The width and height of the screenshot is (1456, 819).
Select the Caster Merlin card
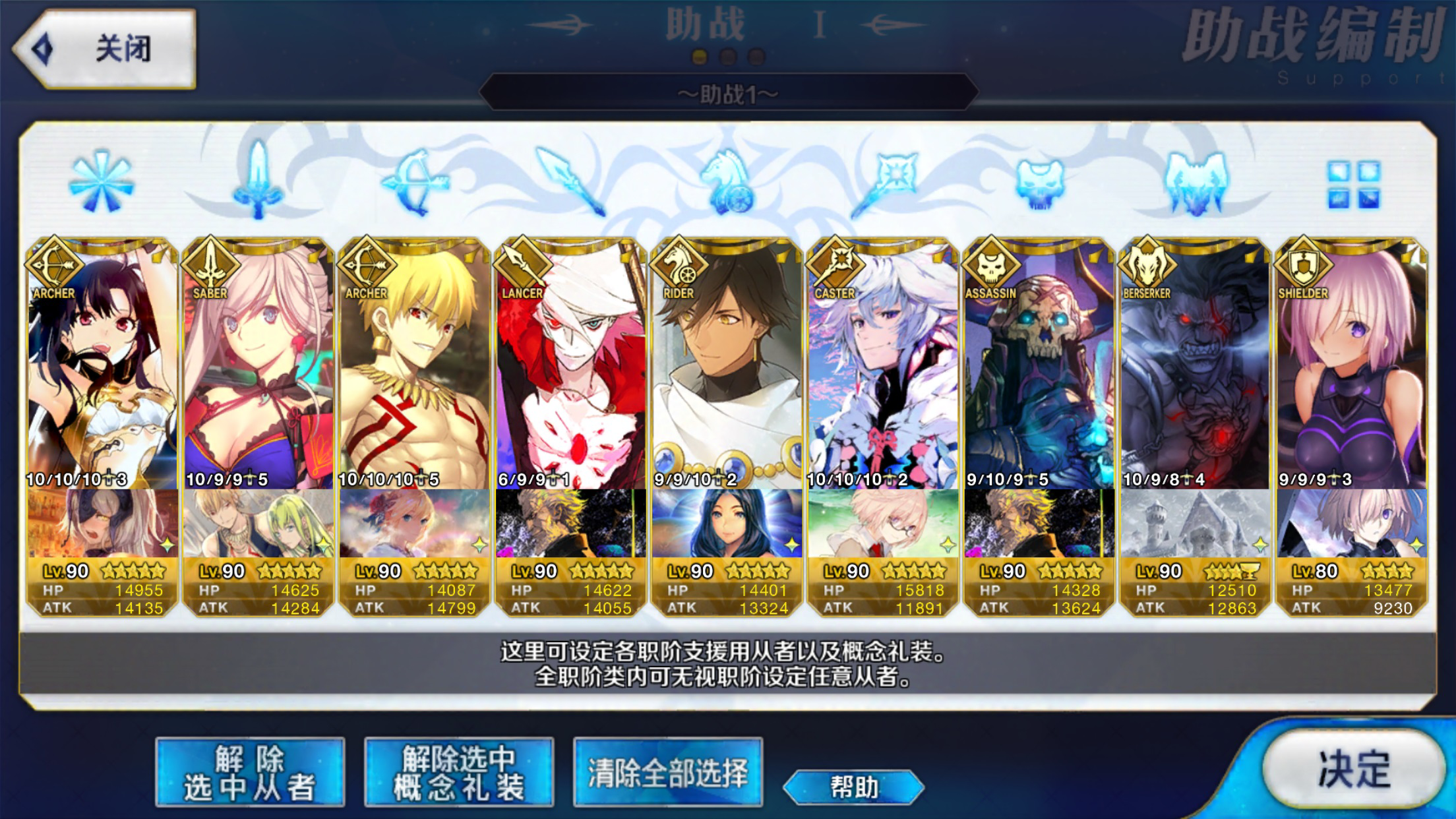883,369
